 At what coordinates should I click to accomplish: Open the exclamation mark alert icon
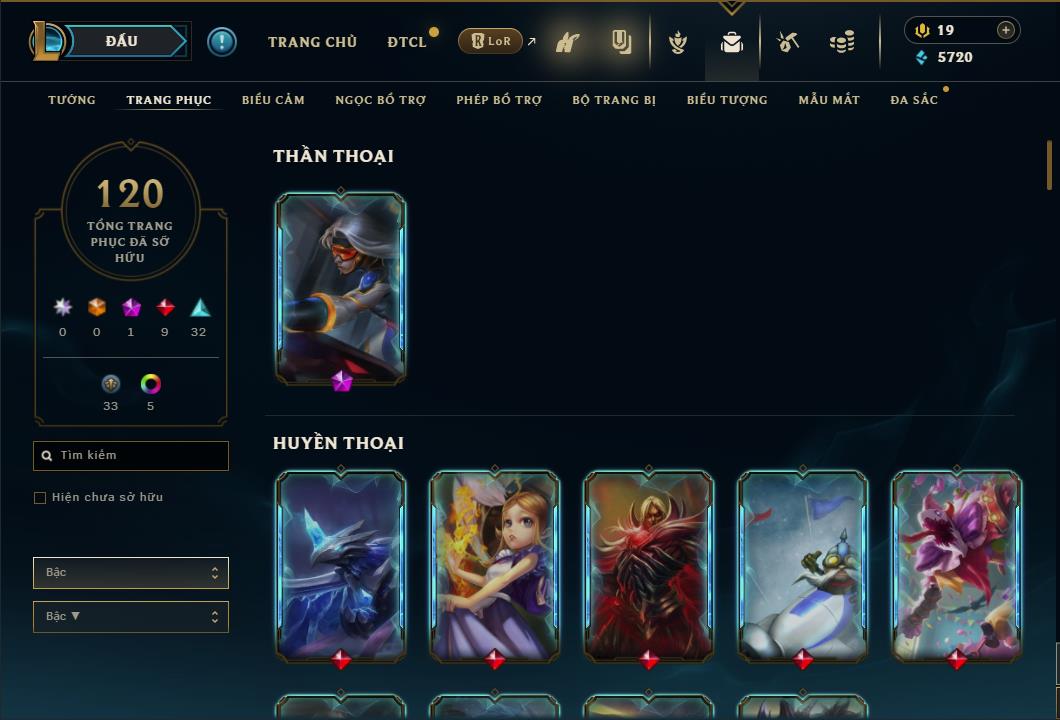222,42
